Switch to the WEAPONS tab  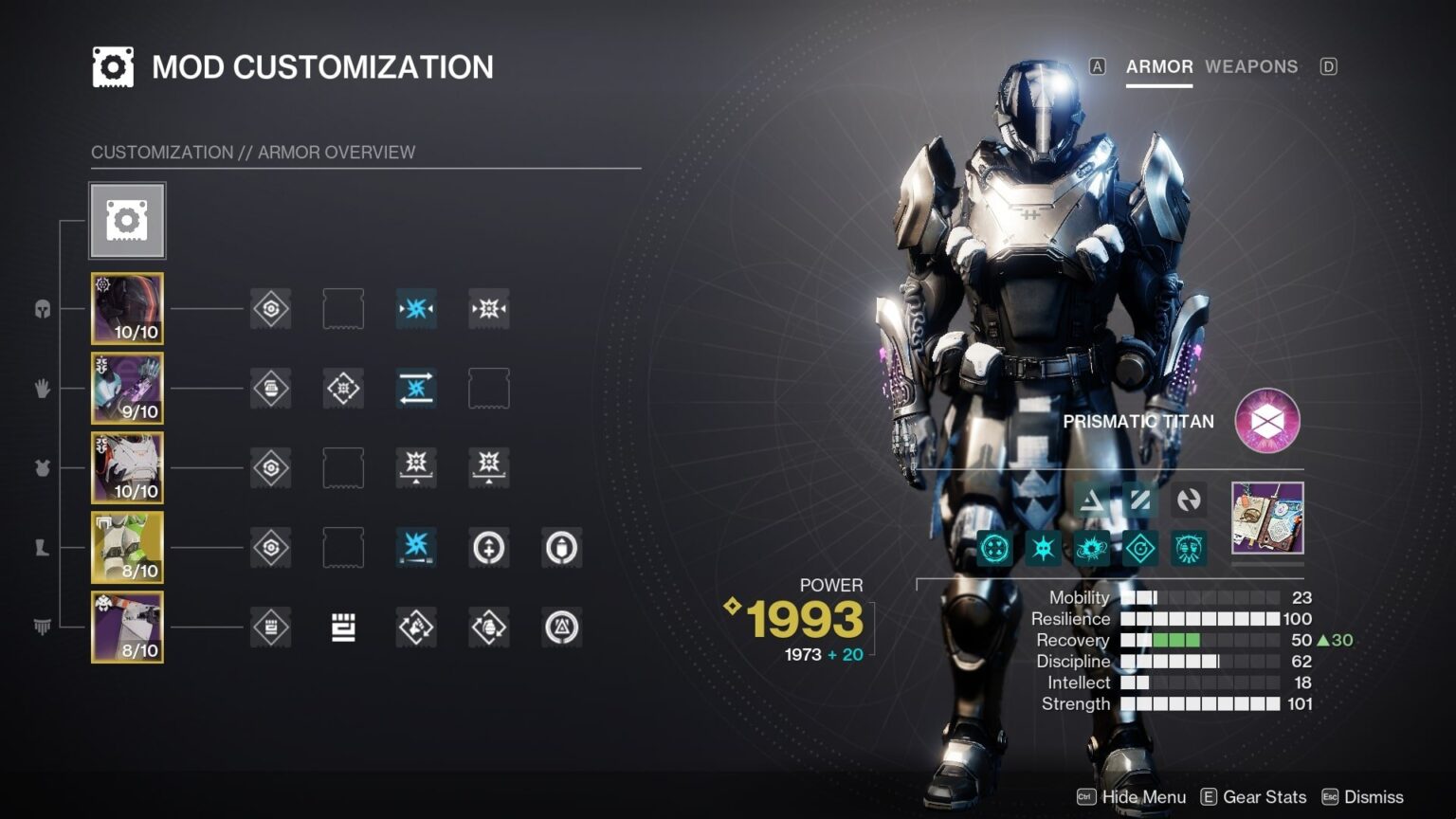point(1251,66)
